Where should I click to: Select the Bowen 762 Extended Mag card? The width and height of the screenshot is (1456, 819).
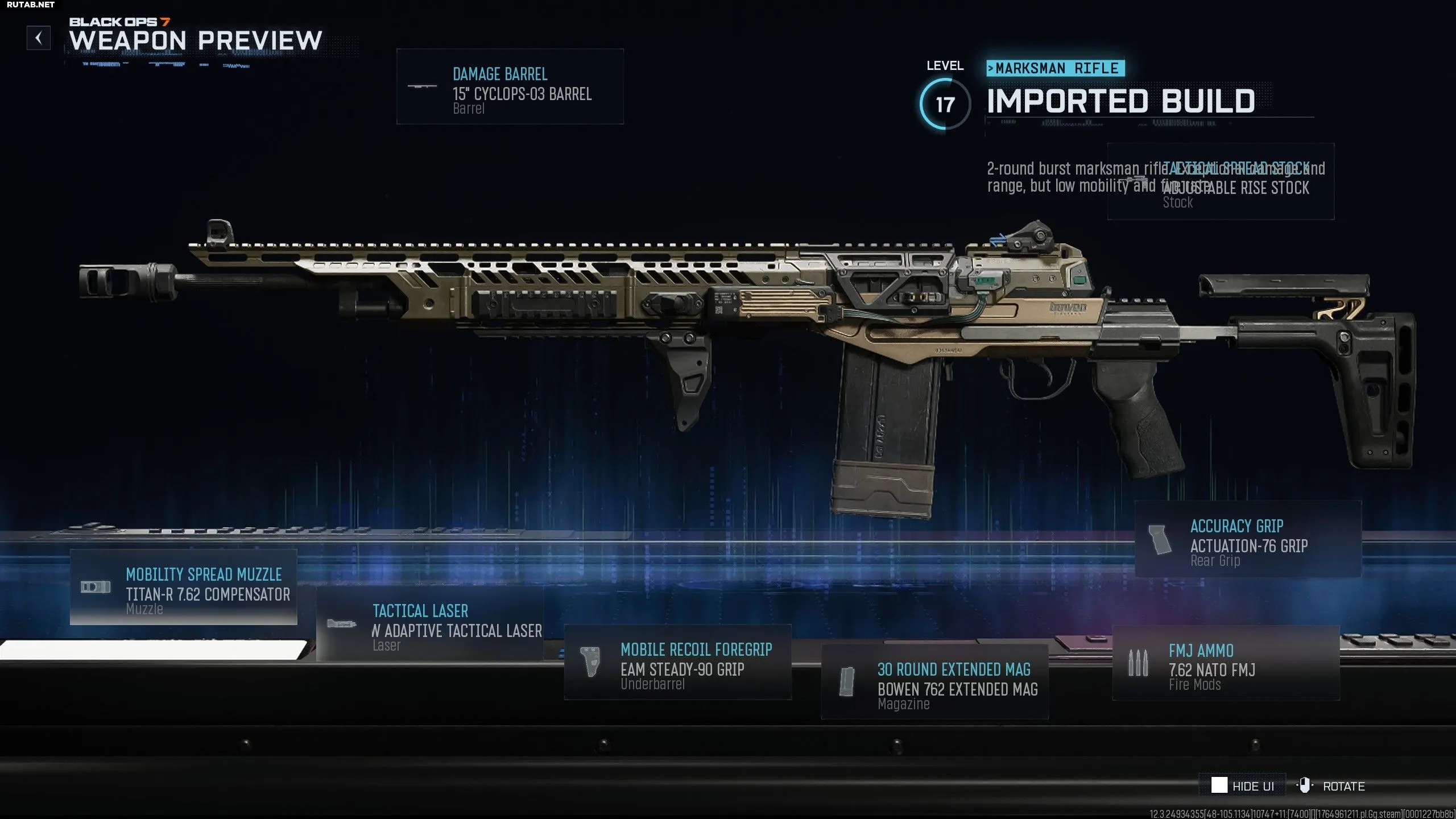click(x=934, y=682)
